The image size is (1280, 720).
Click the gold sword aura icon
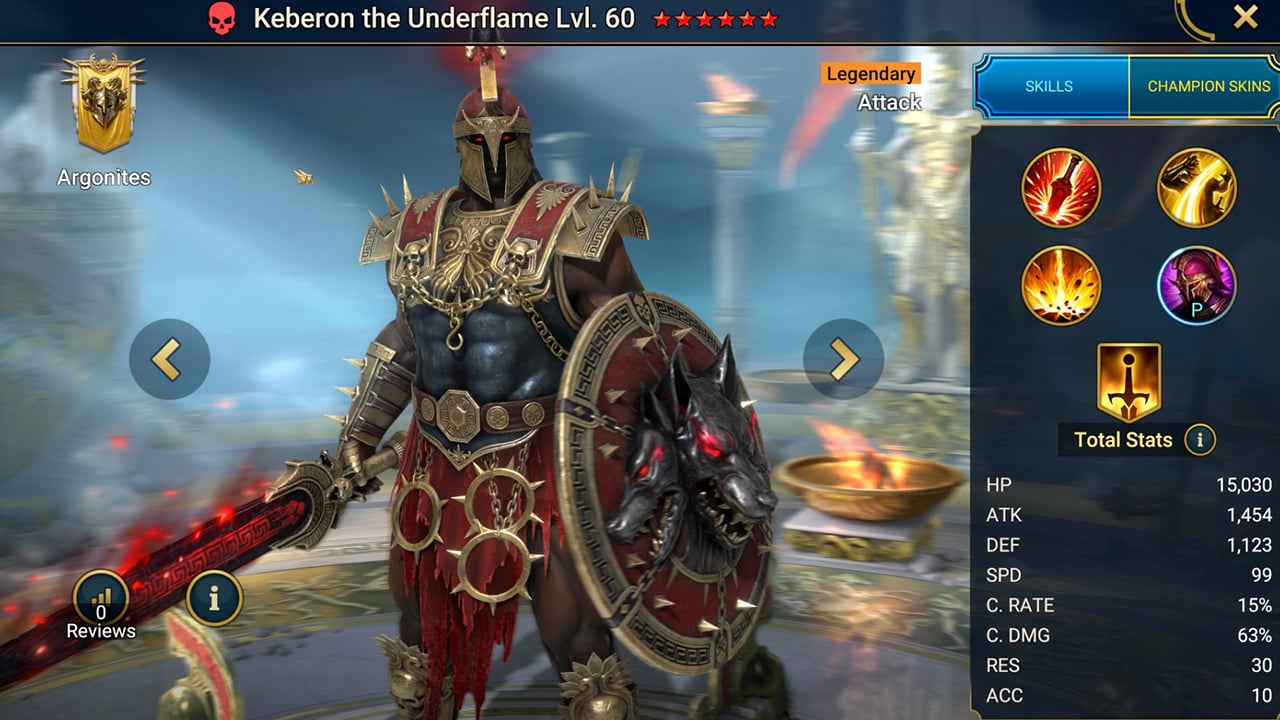point(1129,382)
